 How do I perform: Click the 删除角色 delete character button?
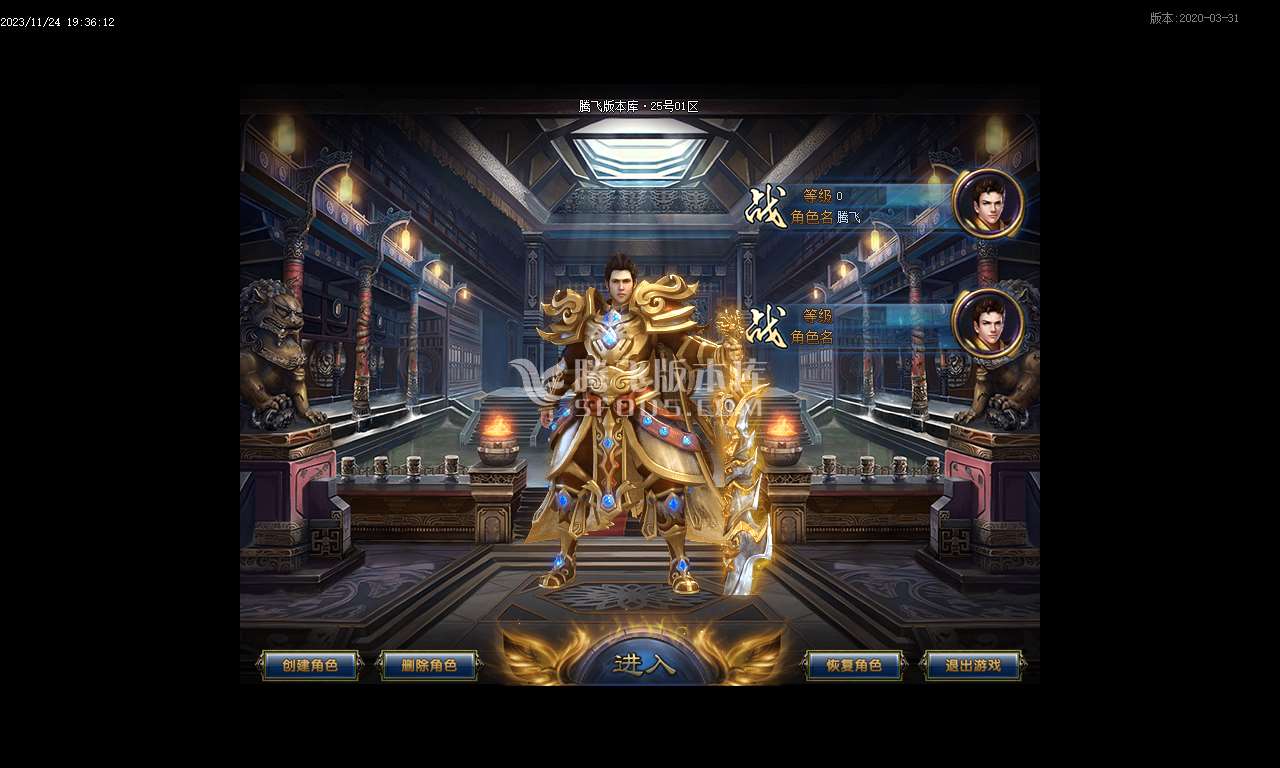coord(430,664)
